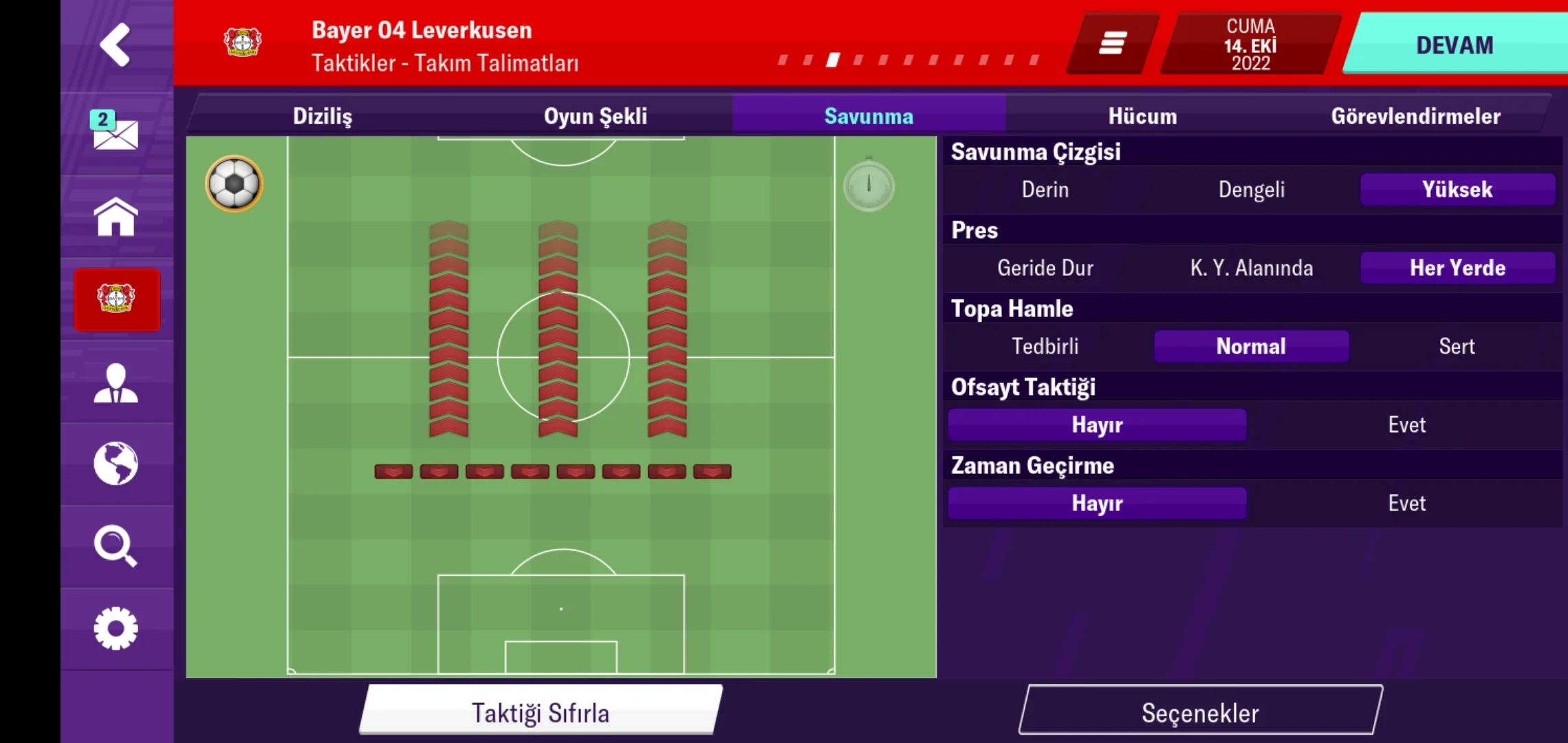Open the Diziliş tab
The image size is (1568, 743).
[x=323, y=116]
